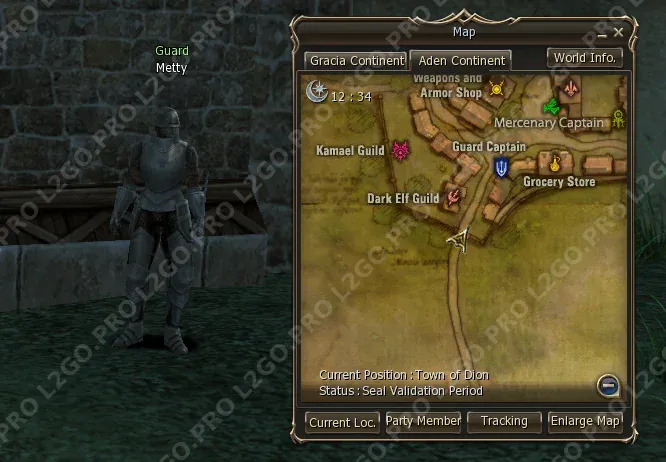Switch to the Gracia Continent tab
666x462 pixels.
coord(355,60)
